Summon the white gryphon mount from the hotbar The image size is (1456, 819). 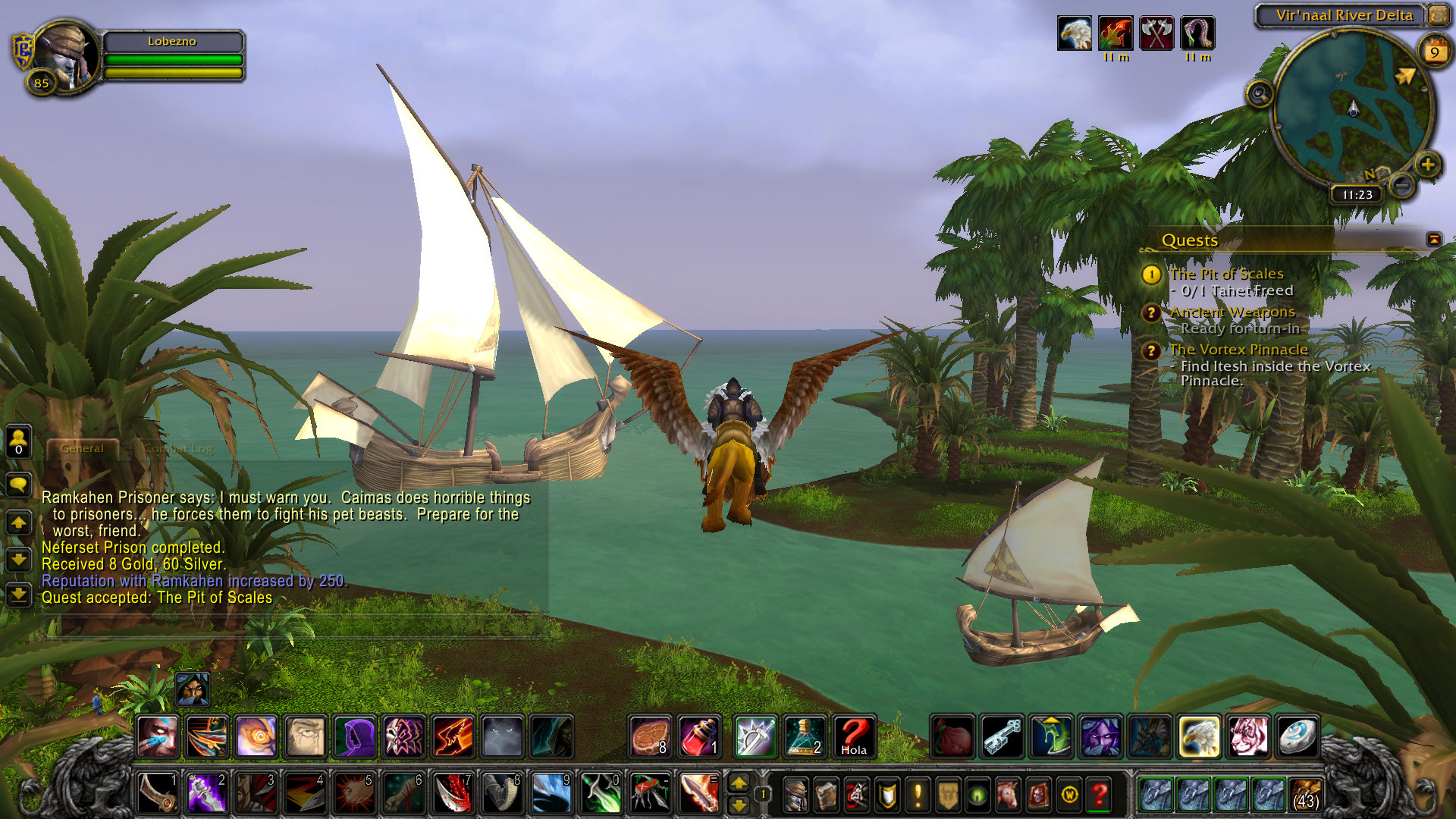coord(1199,736)
